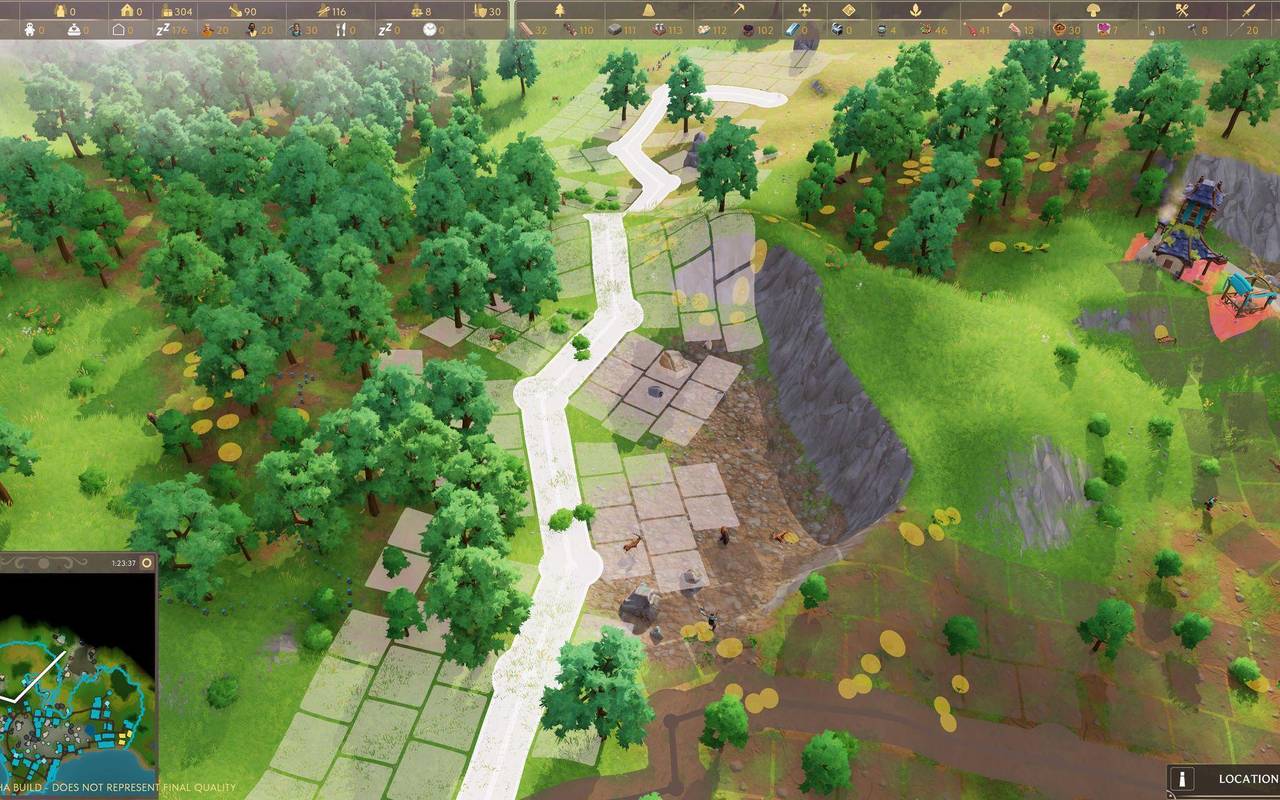Click the movement cross category icon

tap(802, 9)
